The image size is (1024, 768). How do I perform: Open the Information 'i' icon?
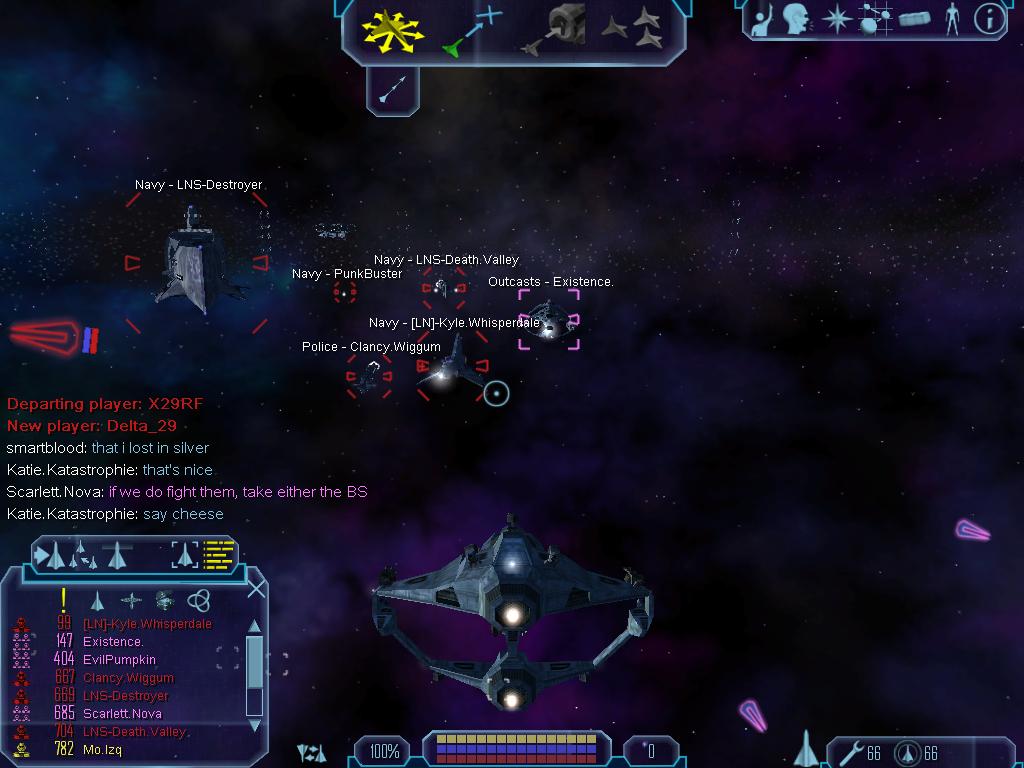click(x=989, y=18)
